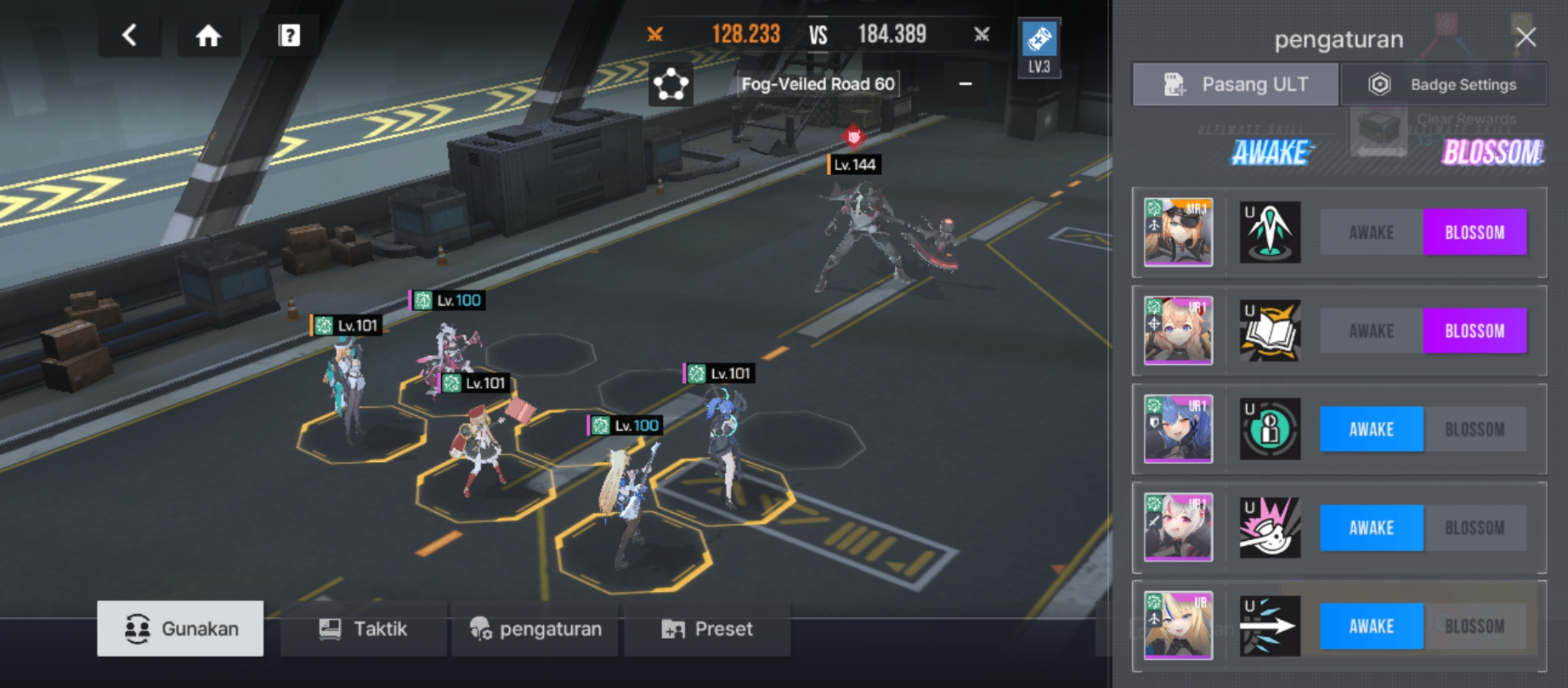Image resolution: width=1568 pixels, height=688 pixels.
Task: Switch white-haired character's ULT to BLOSSOM
Action: (1475, 528)
